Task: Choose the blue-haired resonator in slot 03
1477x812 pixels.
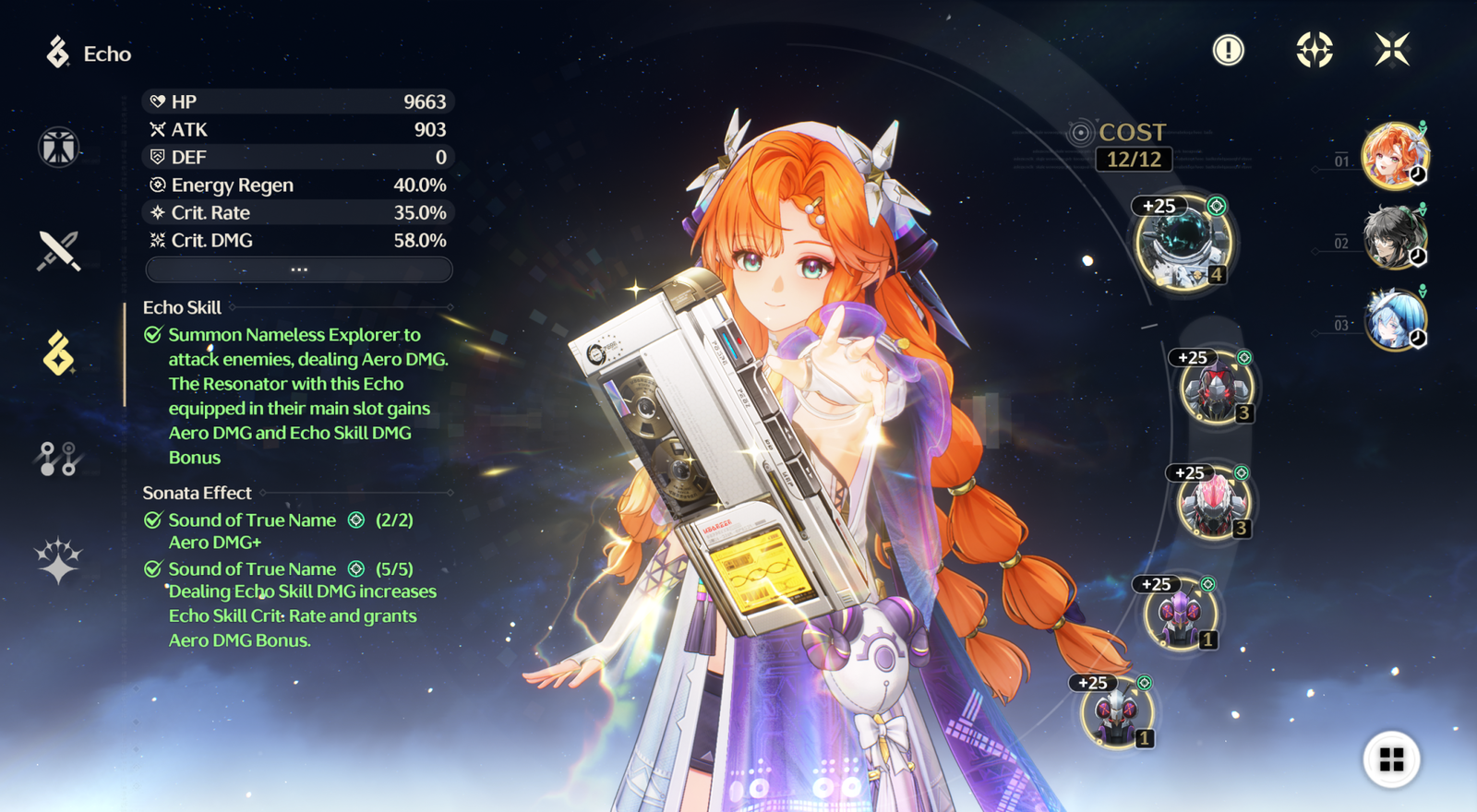Action: (x=1394, y=319)
